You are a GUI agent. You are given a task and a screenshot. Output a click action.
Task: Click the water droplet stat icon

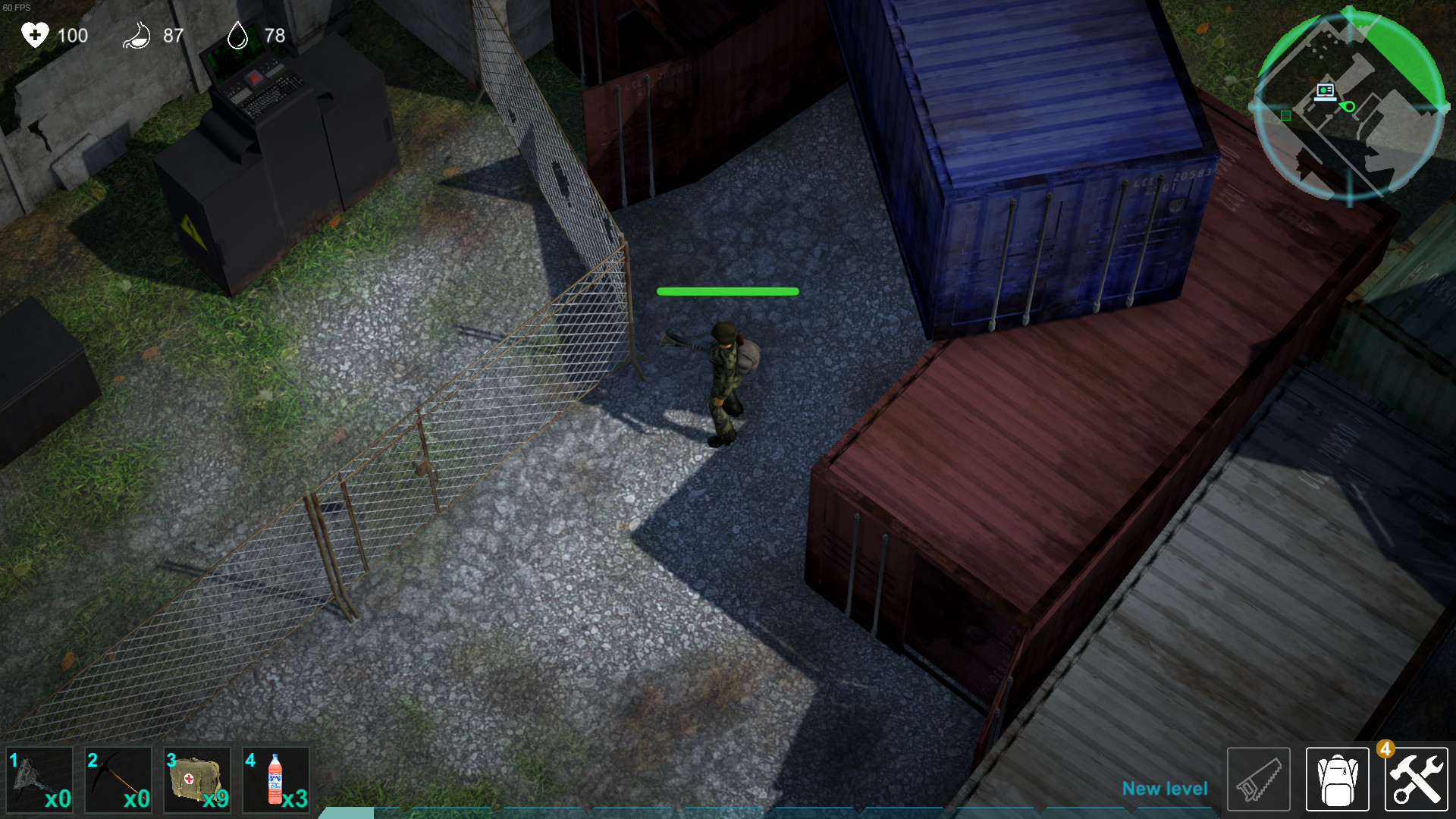click(237, 35)
